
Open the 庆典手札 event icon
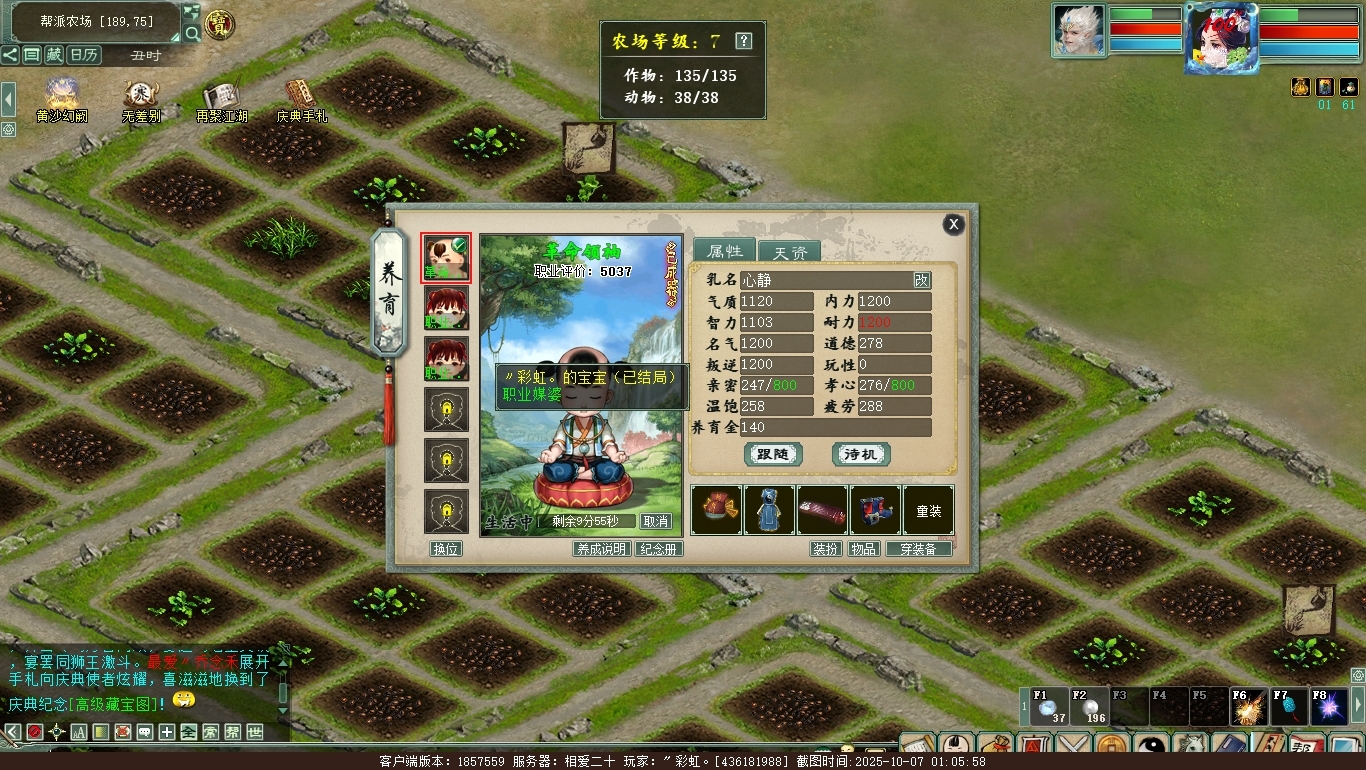pyautogui.click(x=302, y=97)
